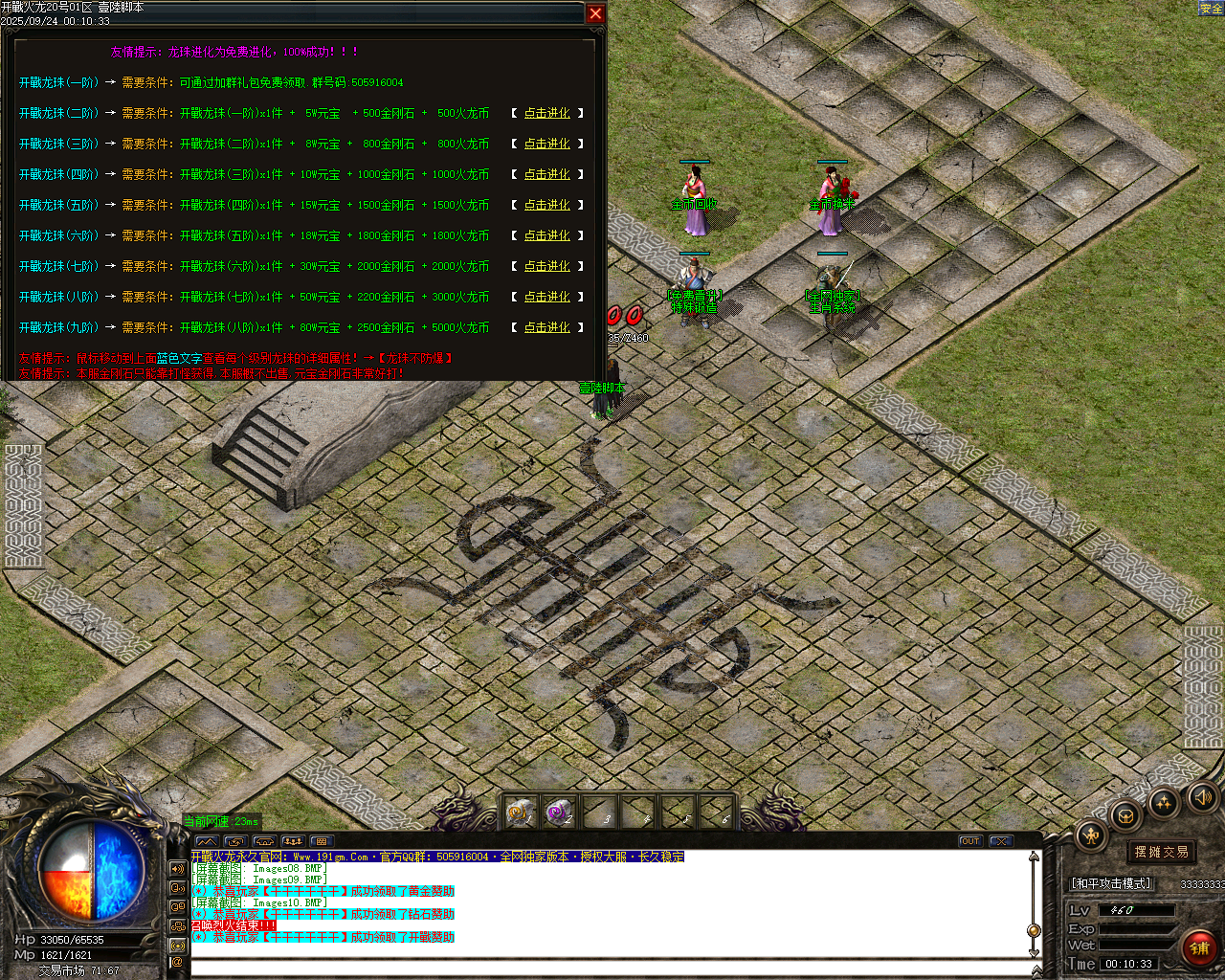Toggle the OUT button on the chat window

coord(970,840)
